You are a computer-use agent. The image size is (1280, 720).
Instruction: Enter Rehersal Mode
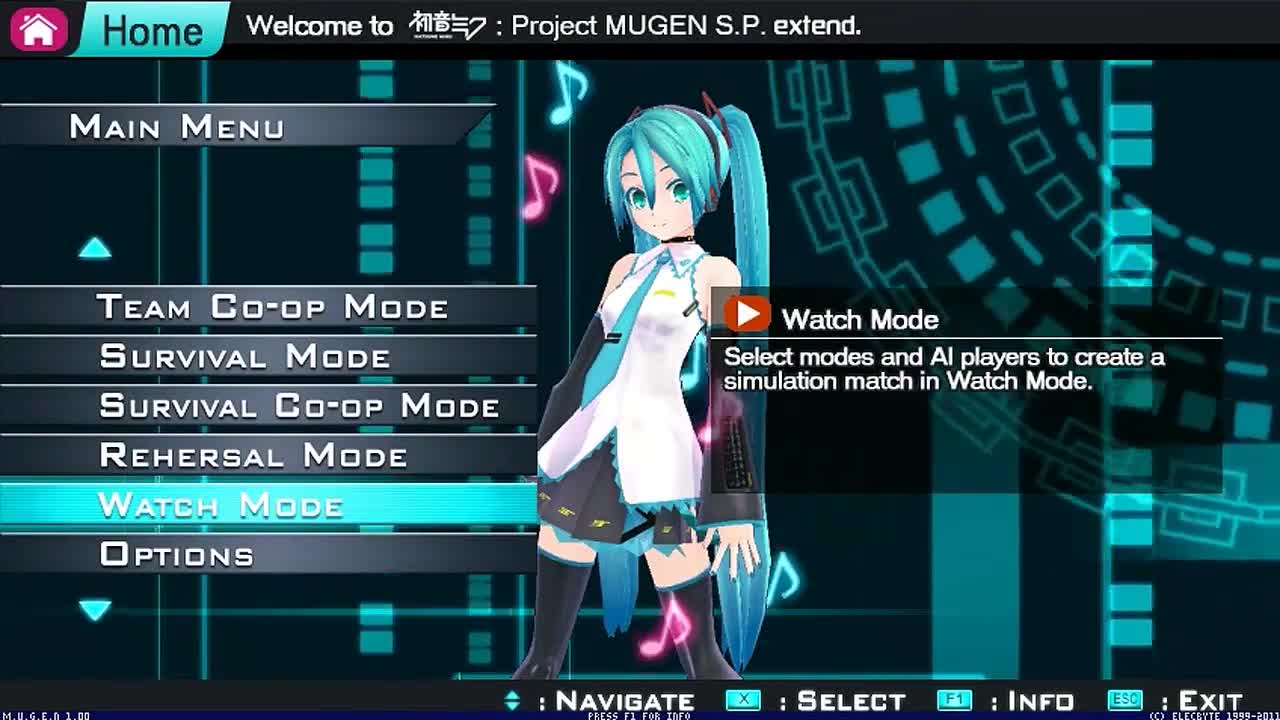[x=253, y=456]
